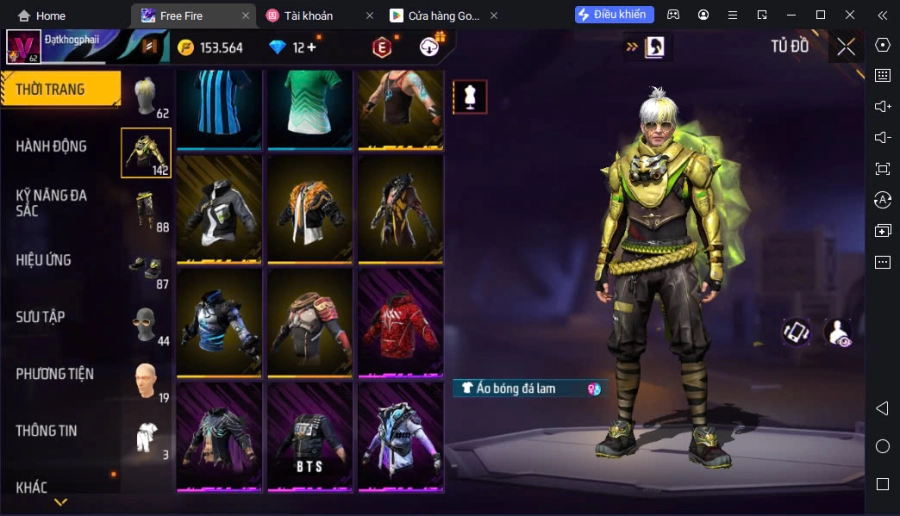The width and height of the screenshot is (900, 516).
Task: Choose the pants subcategory with 88 items
Action: click(x=147, y=210)
